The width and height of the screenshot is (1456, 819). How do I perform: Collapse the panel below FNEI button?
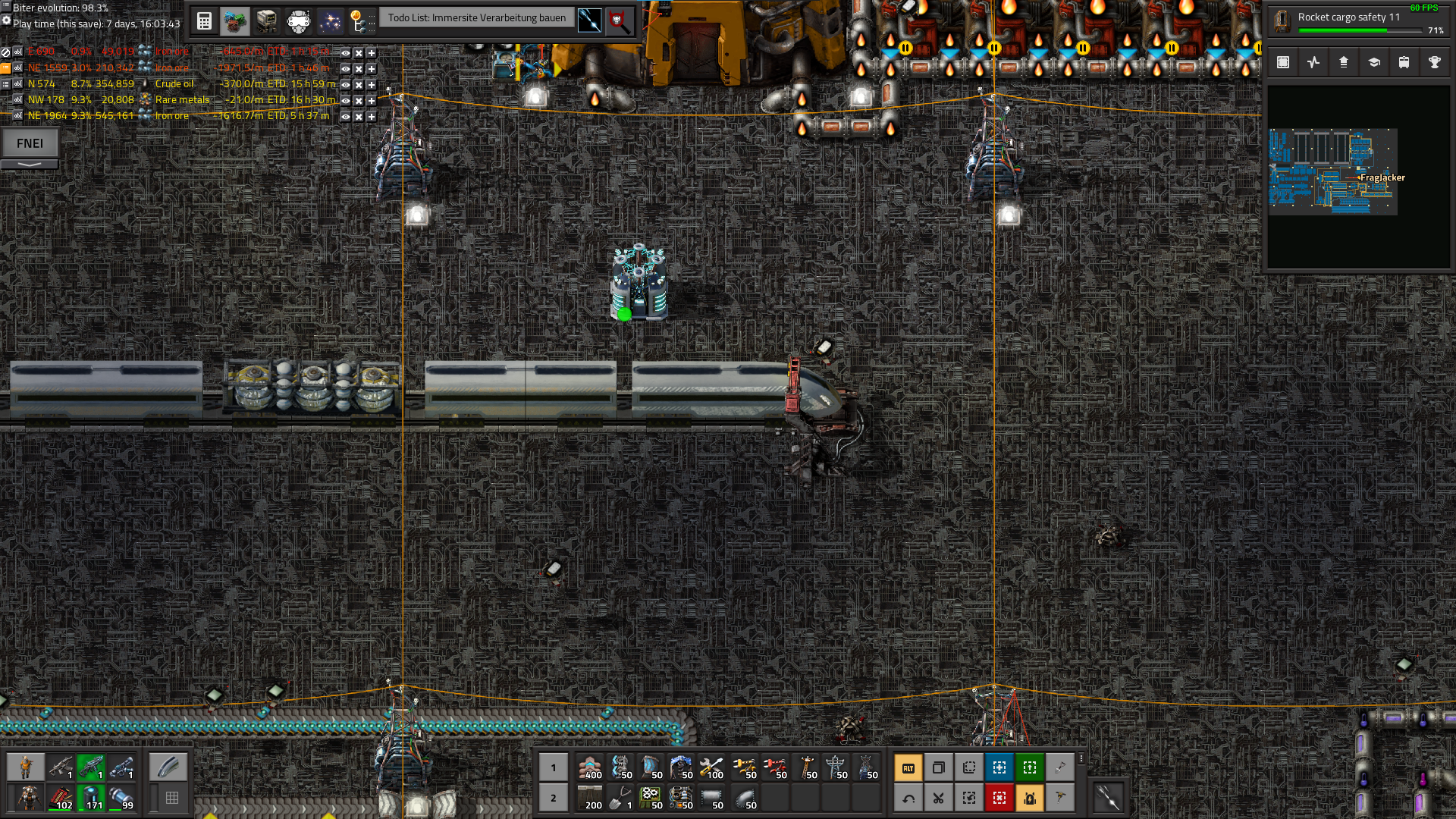click(30, 164)
